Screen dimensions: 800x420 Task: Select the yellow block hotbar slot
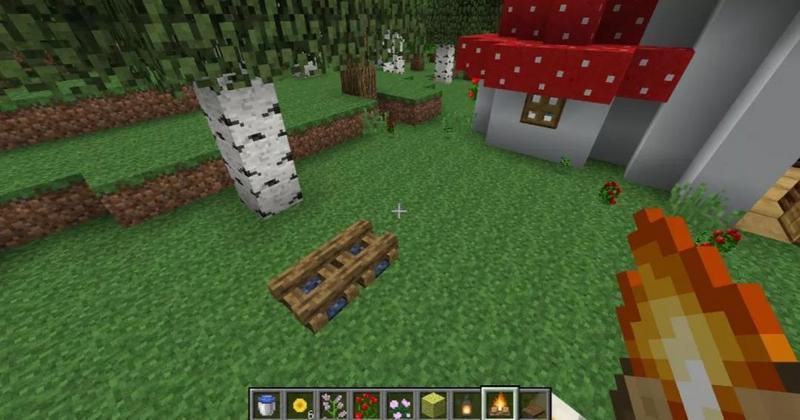pos(432,405)
